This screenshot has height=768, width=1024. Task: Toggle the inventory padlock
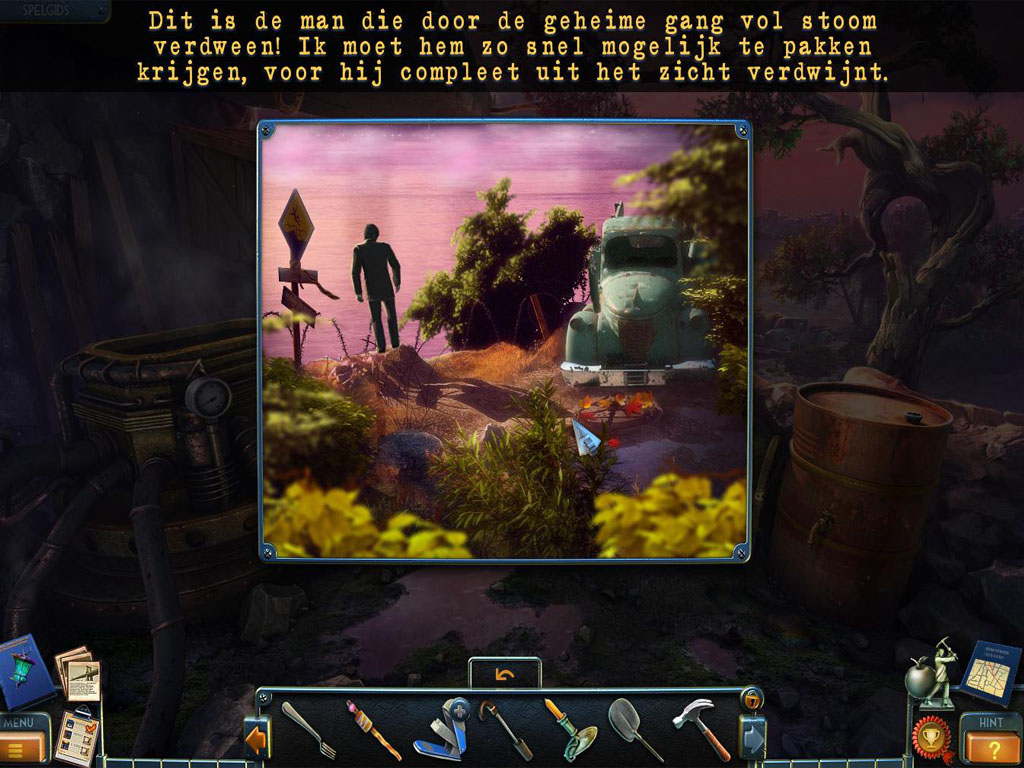point(752,699)
